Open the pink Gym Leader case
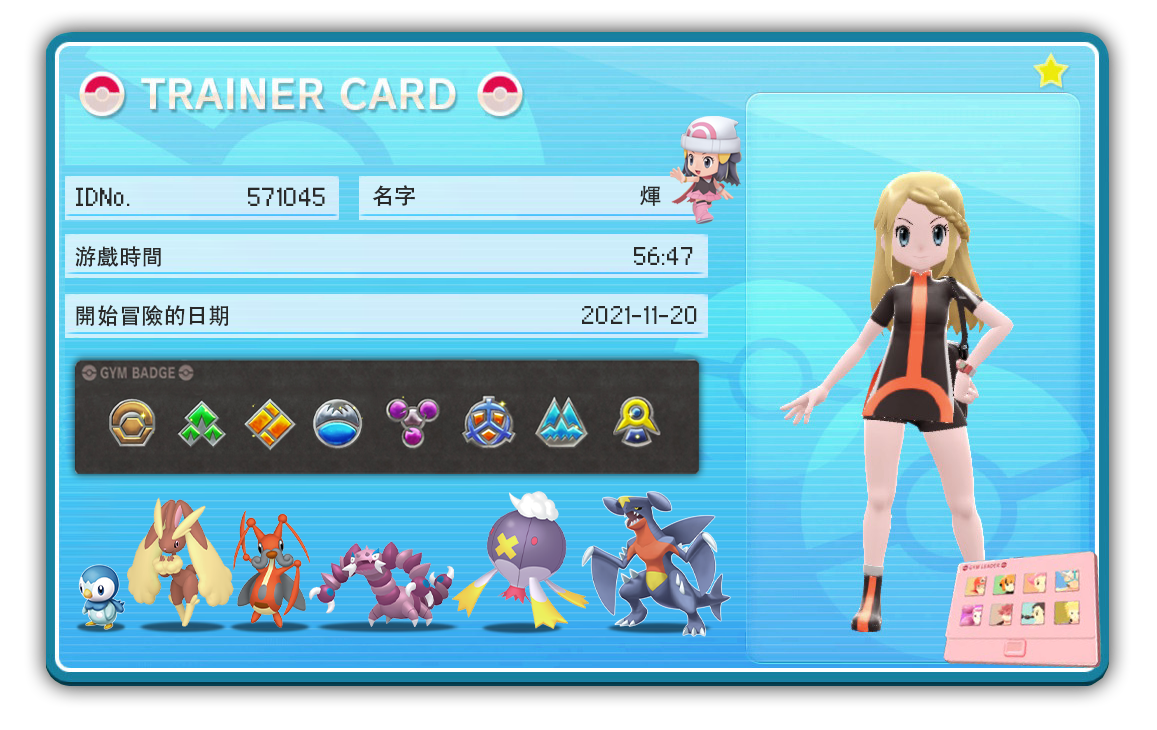The image size is (1157, 730). point(1022,608)
